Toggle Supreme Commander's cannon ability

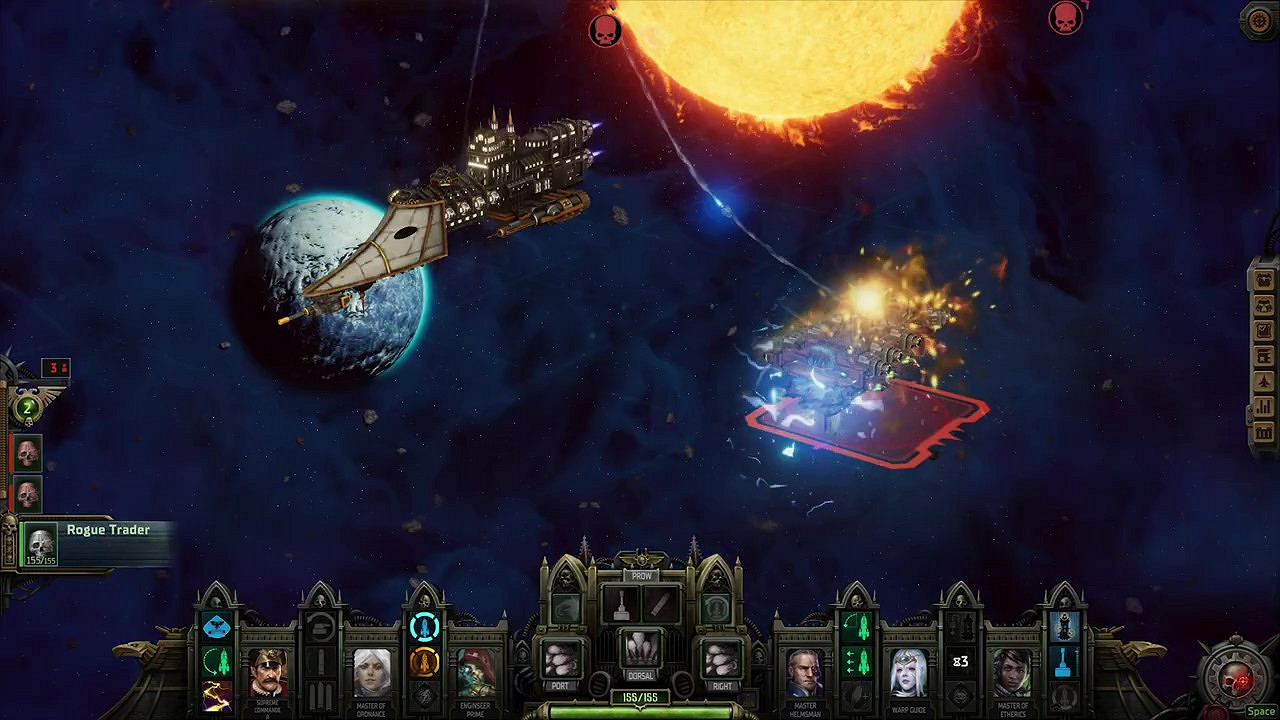pos(320,628)
